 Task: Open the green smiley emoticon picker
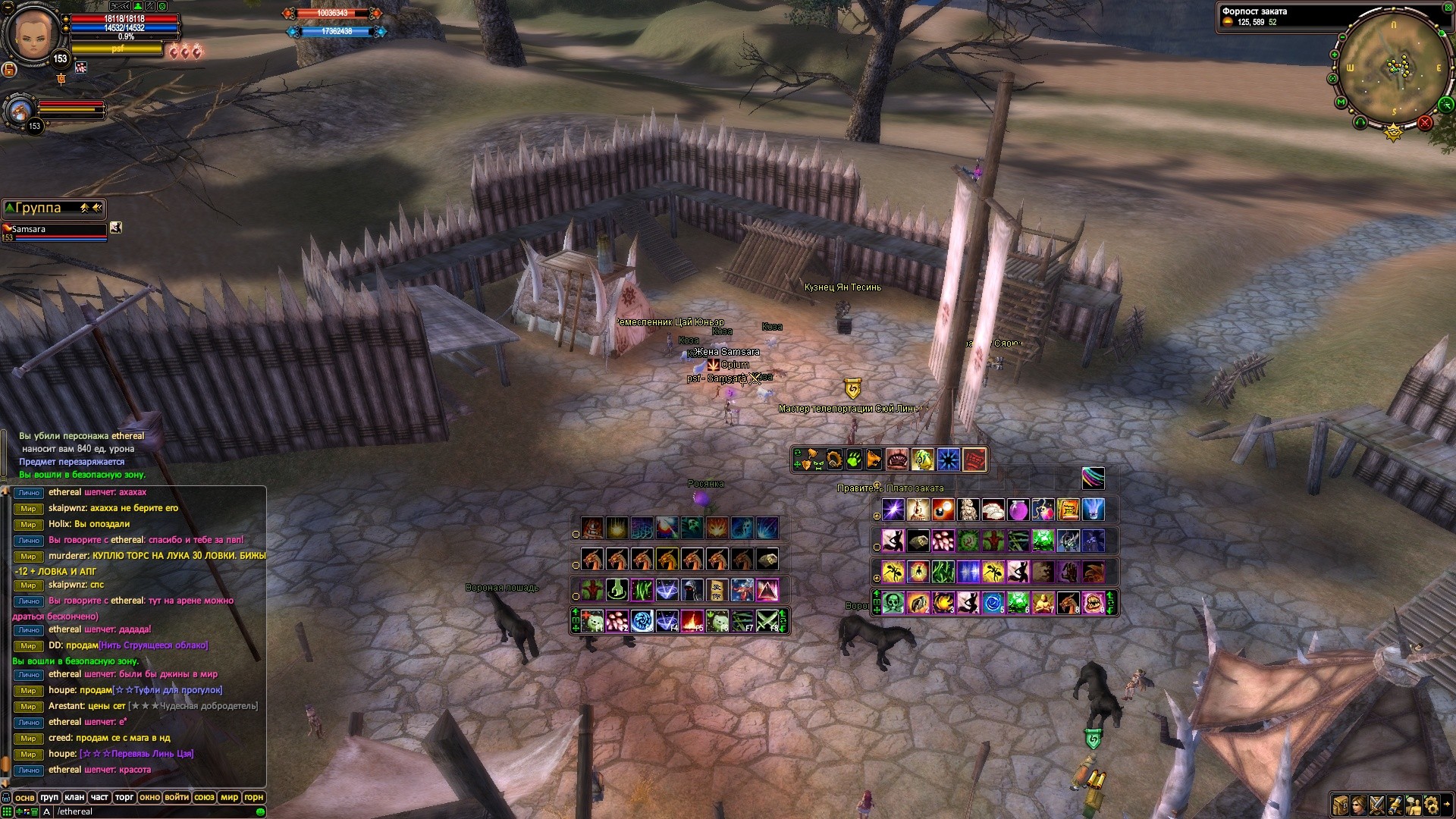tap(260, 811)
